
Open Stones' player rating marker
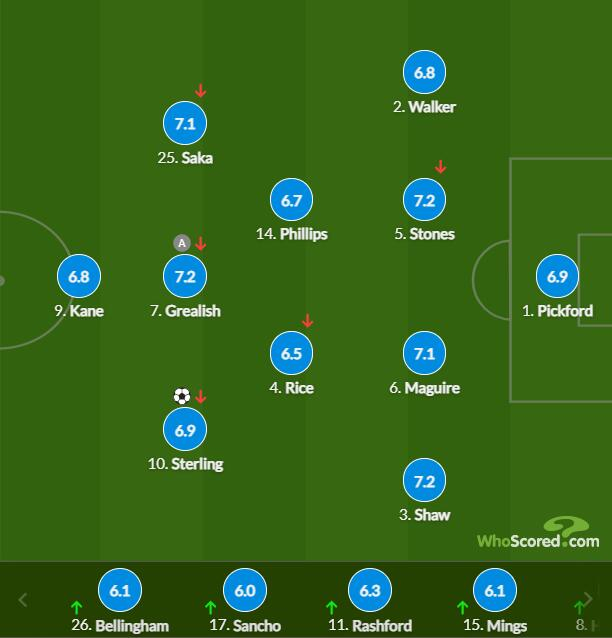(x=424, y=200)
